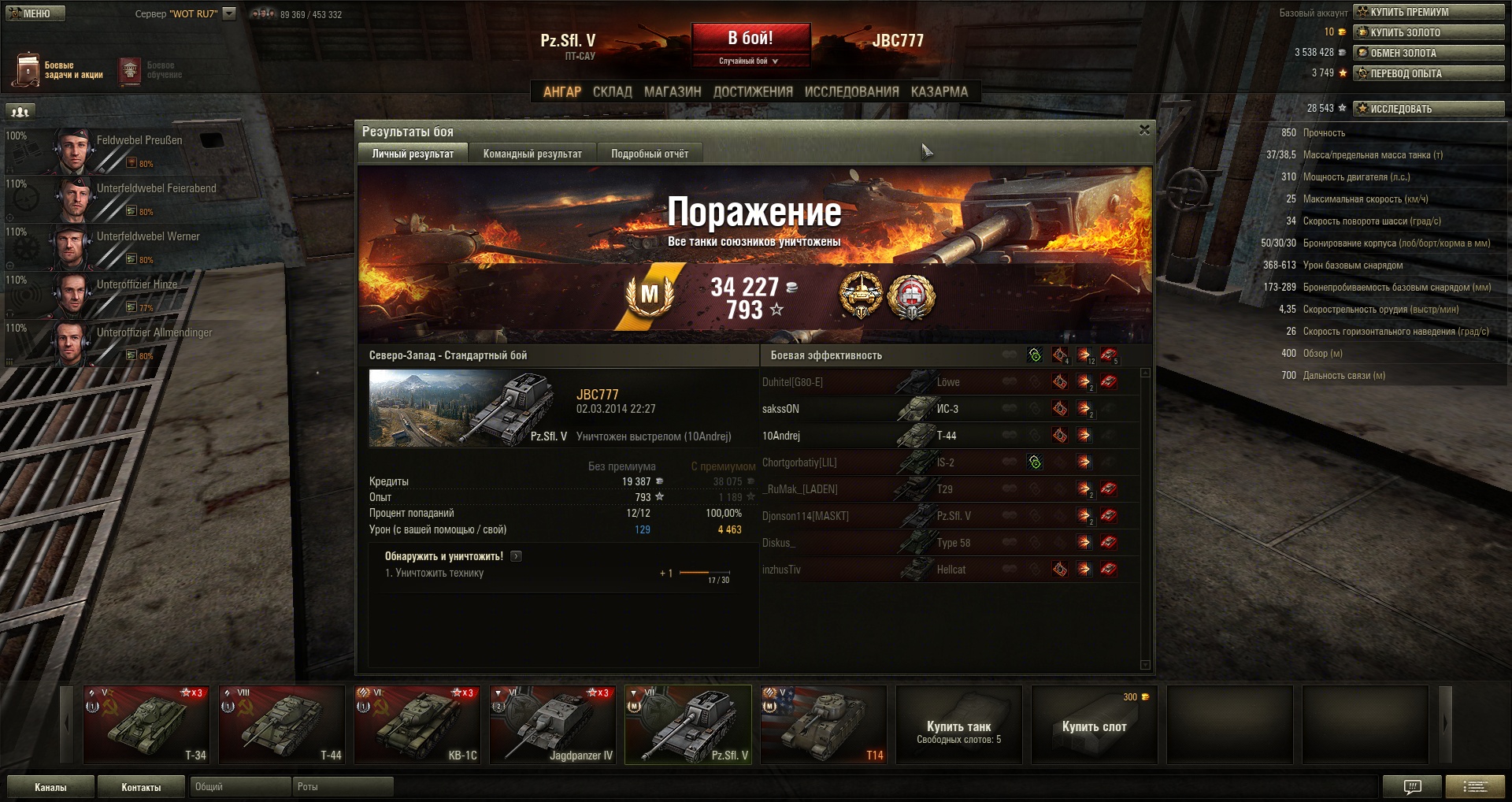Choose the Jagdpanzer IV tank
The height and width of the screenshot is (802, 1512).
click(x=553, y=724)
